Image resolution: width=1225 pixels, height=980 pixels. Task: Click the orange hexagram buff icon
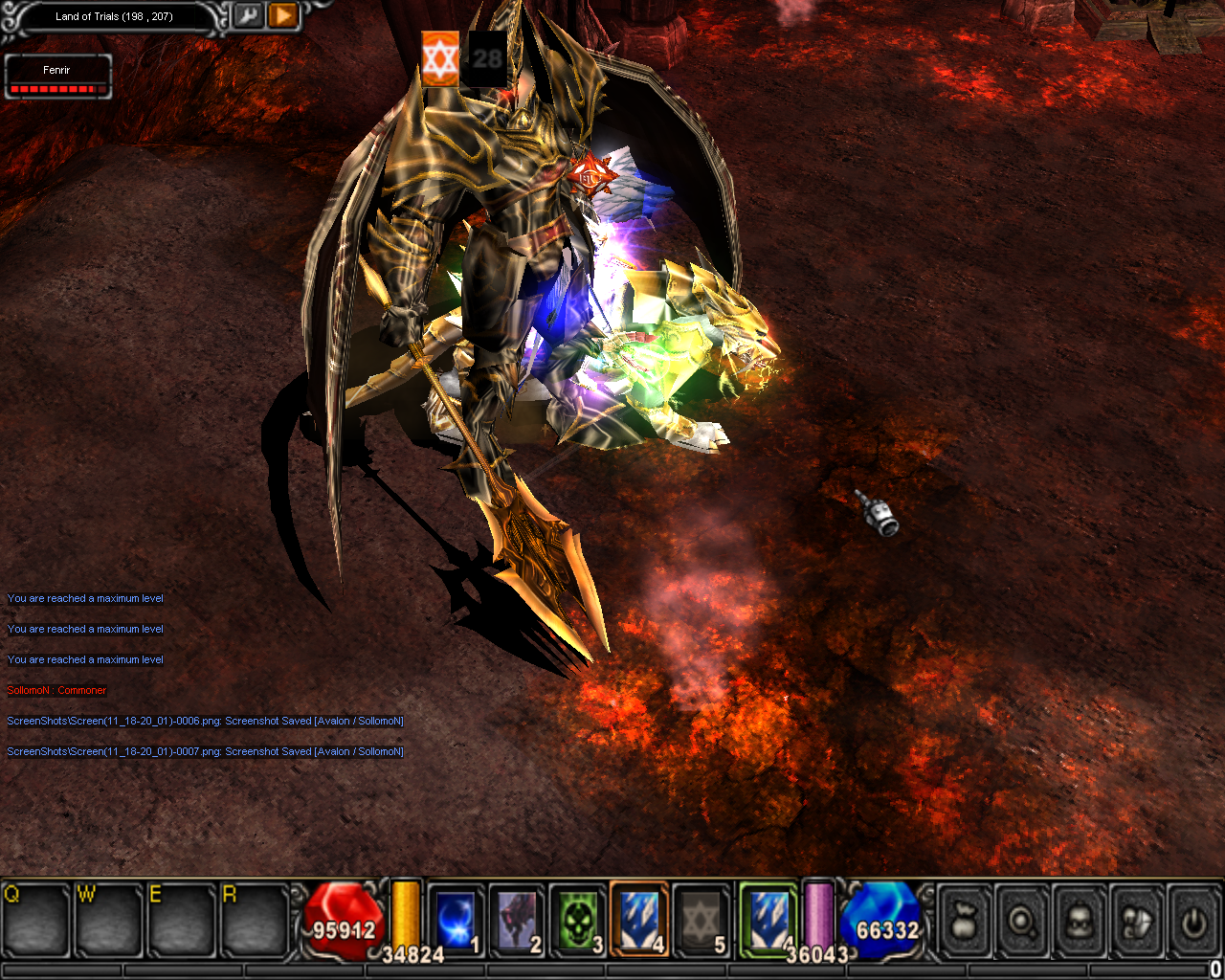440,58
